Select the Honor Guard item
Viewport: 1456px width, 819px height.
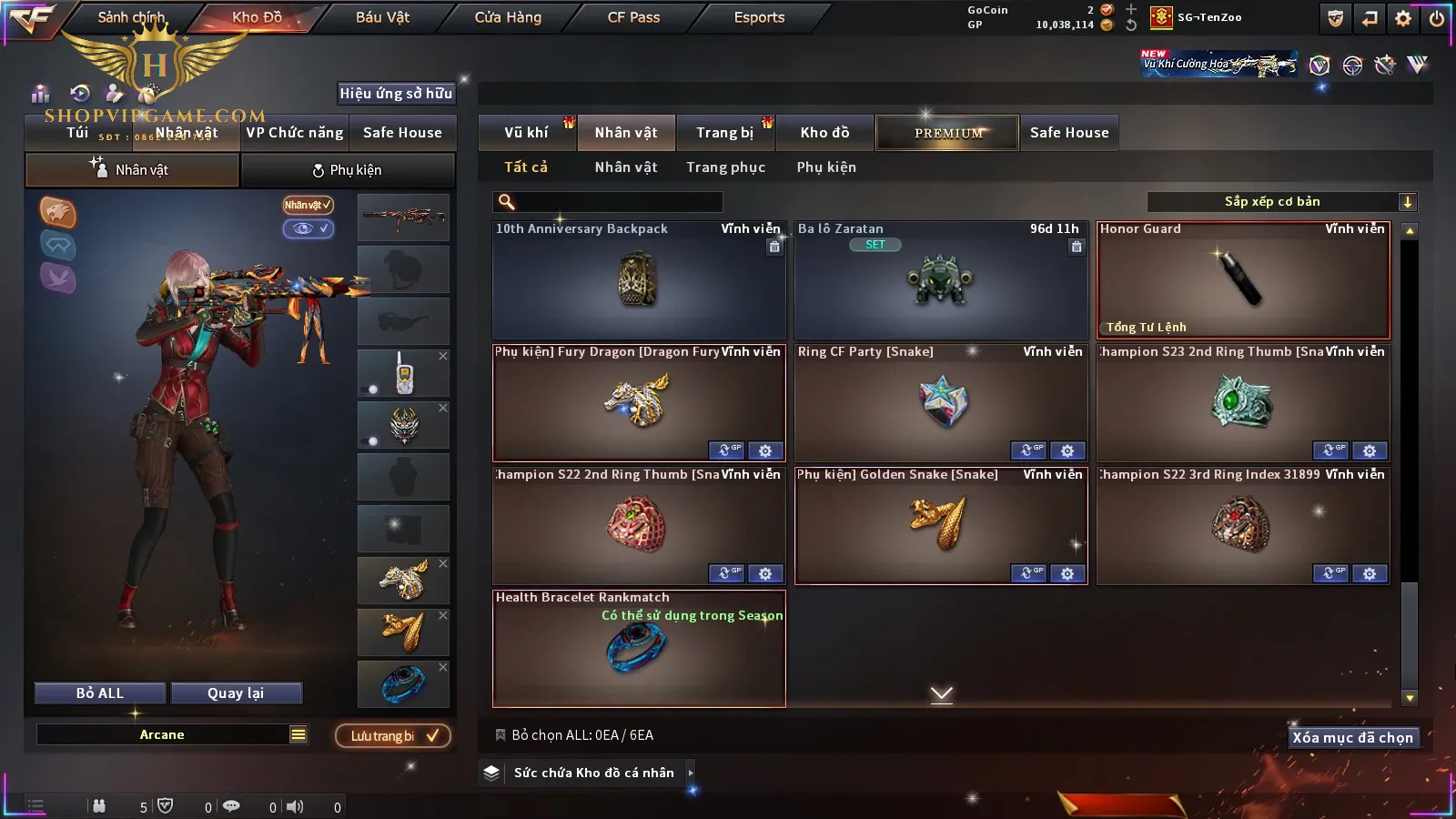coord(1243,280)
